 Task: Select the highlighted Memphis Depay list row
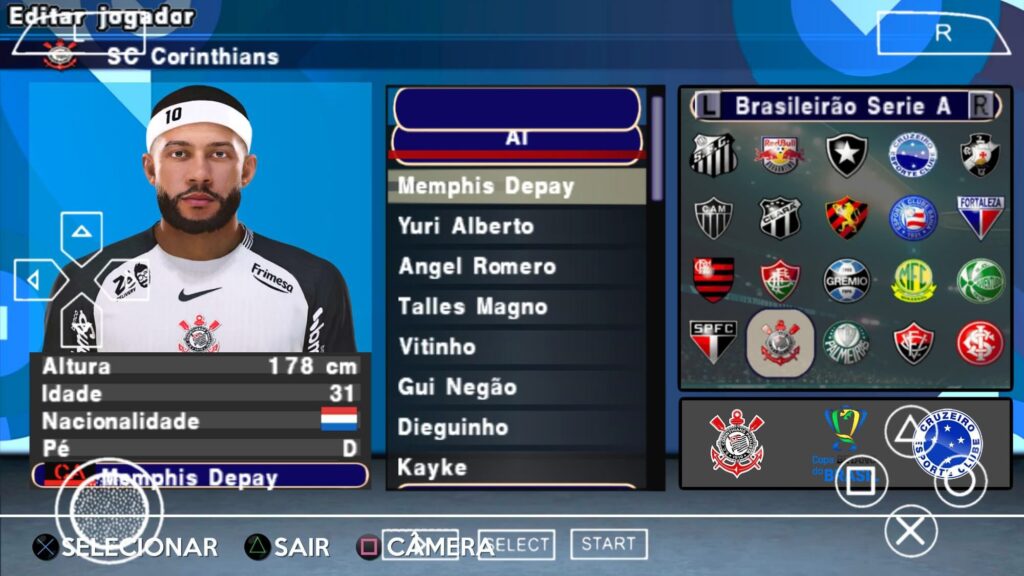coord(486,186)
